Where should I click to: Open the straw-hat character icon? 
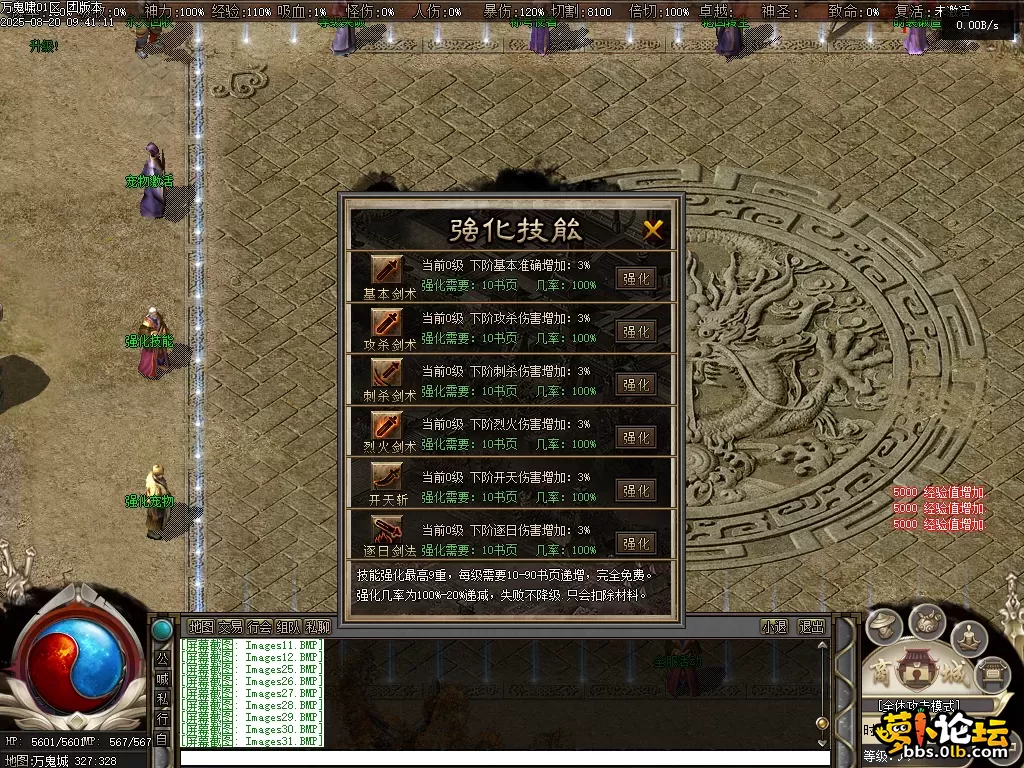pos(884,628)
